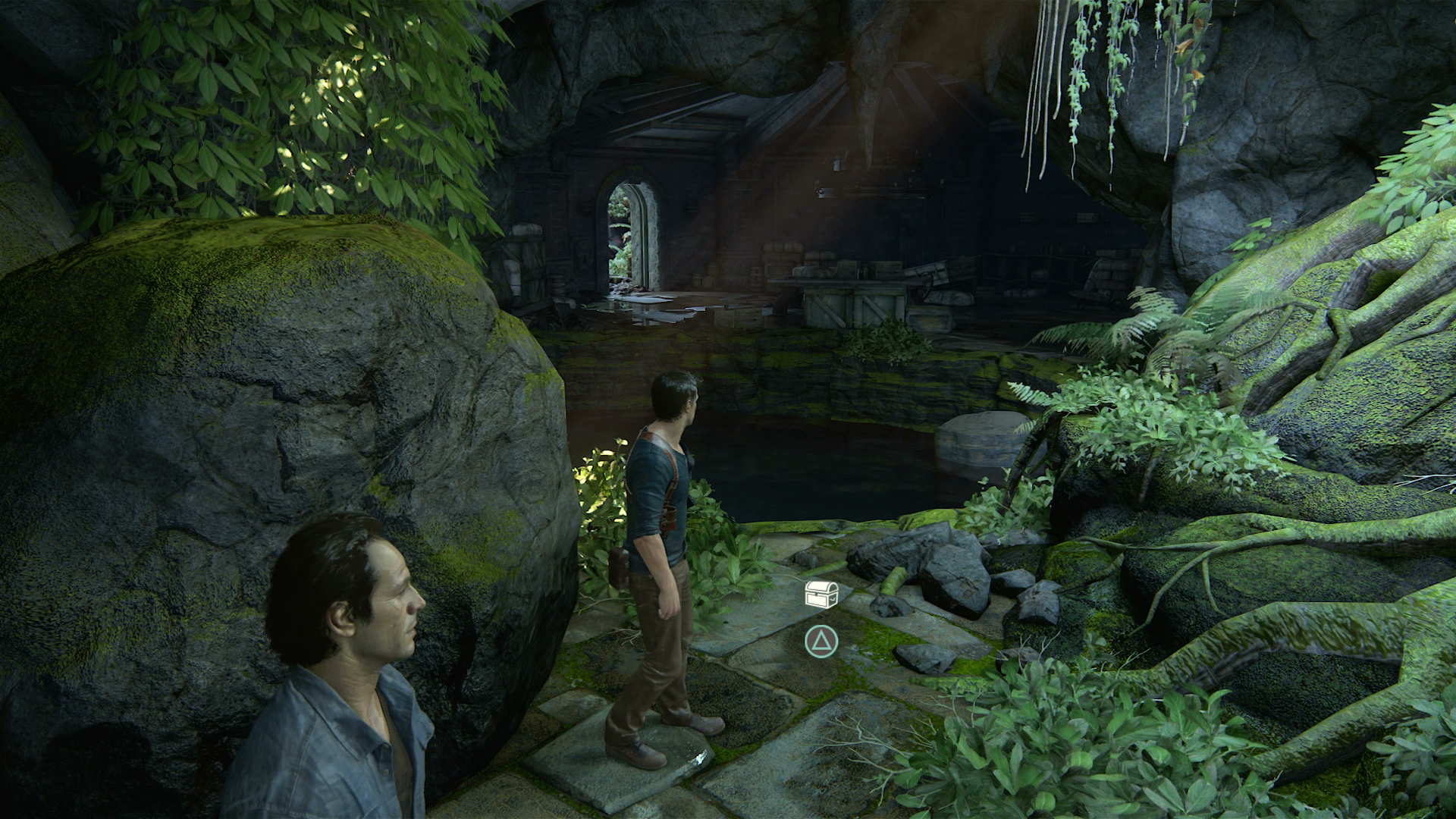Select the treasure chest pickup icon
1456x819 pixels.
point(821,595)
